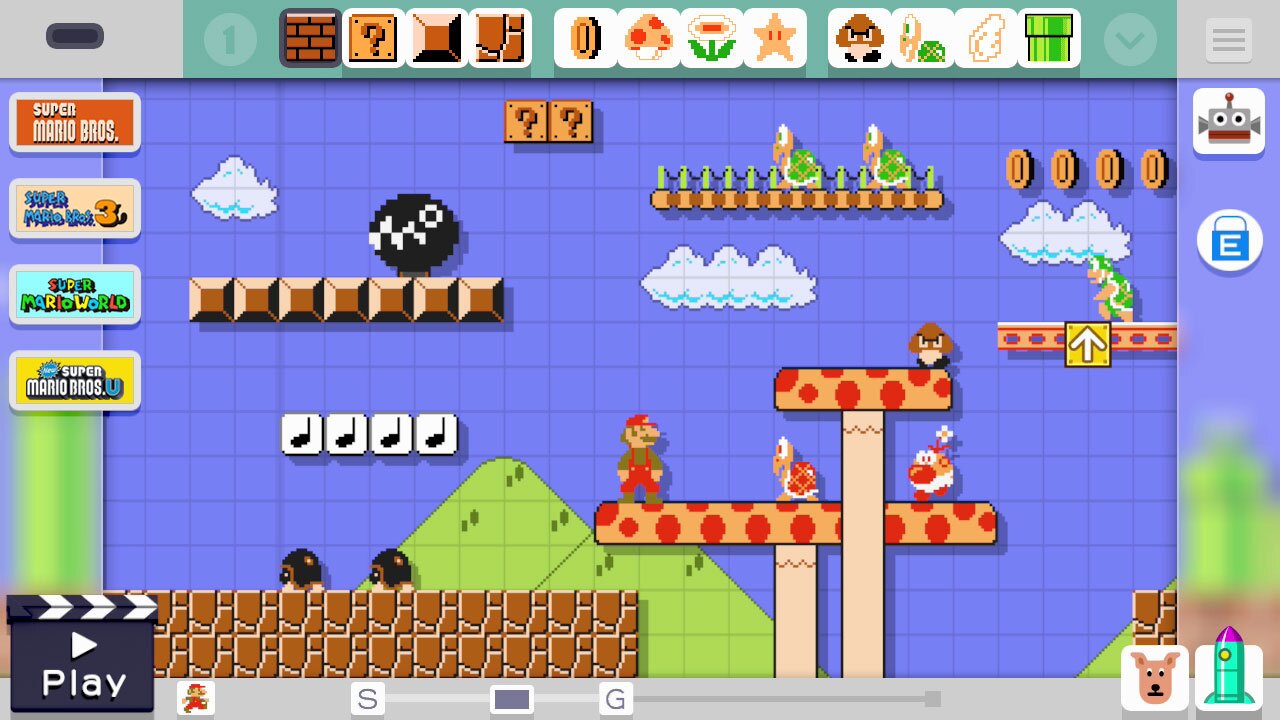Click the Mario marker on the progress bar

(195, 698)
